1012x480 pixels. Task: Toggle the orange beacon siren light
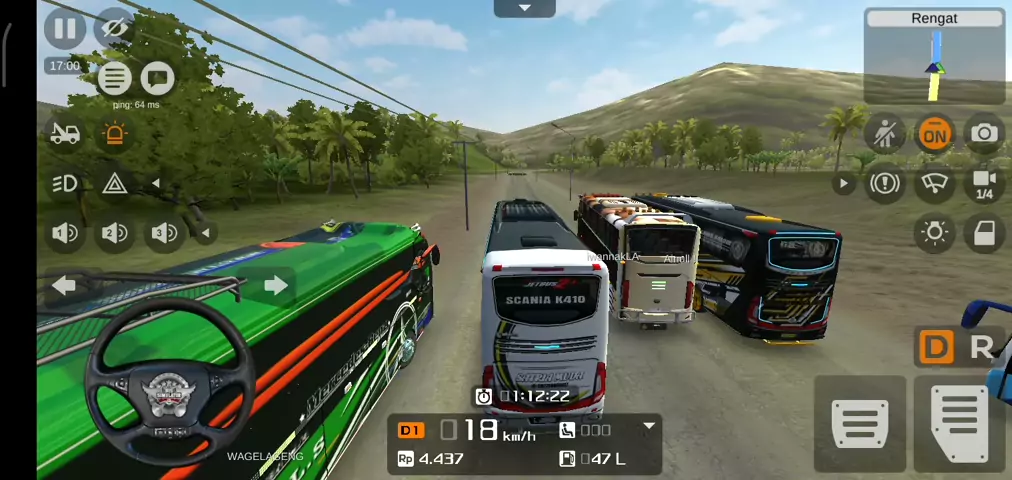point(115,133)
